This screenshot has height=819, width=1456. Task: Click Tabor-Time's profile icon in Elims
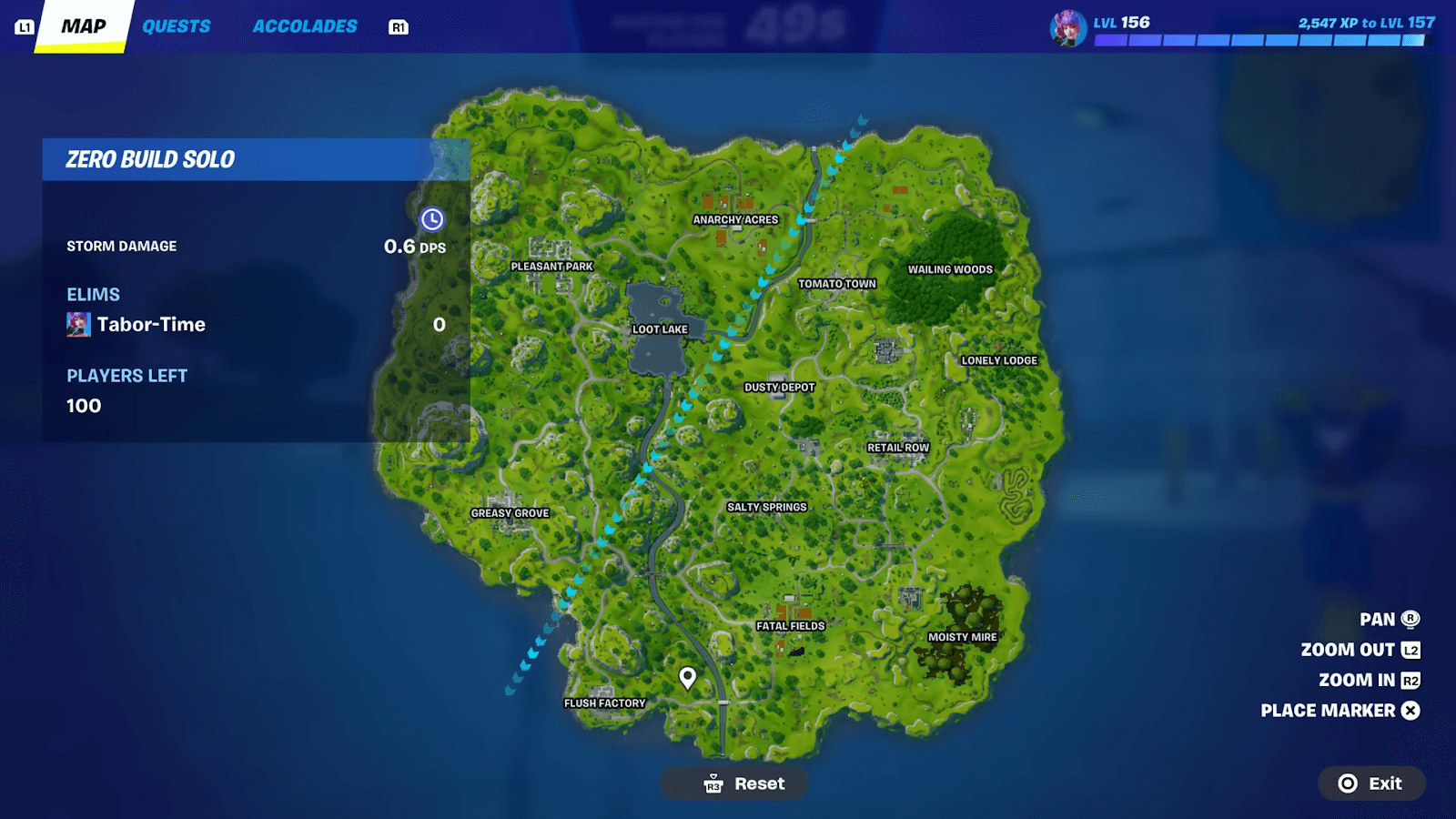[79, 324]
